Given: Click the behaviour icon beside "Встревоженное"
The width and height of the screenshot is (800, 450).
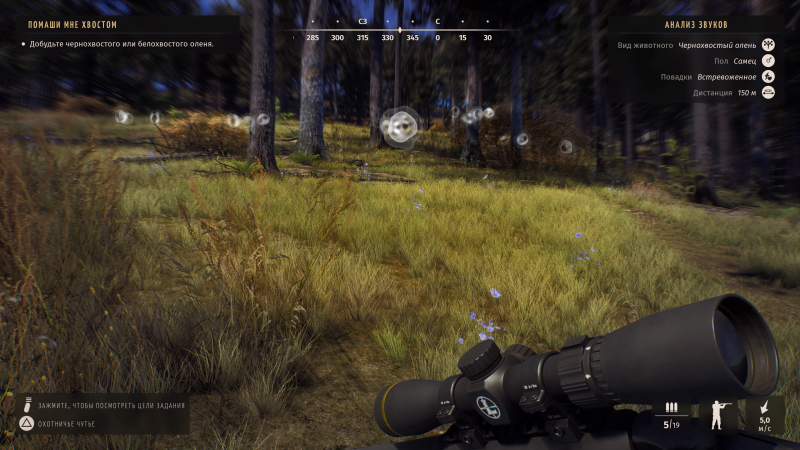Looking at the screenshot, I should (x=769, y=77).
